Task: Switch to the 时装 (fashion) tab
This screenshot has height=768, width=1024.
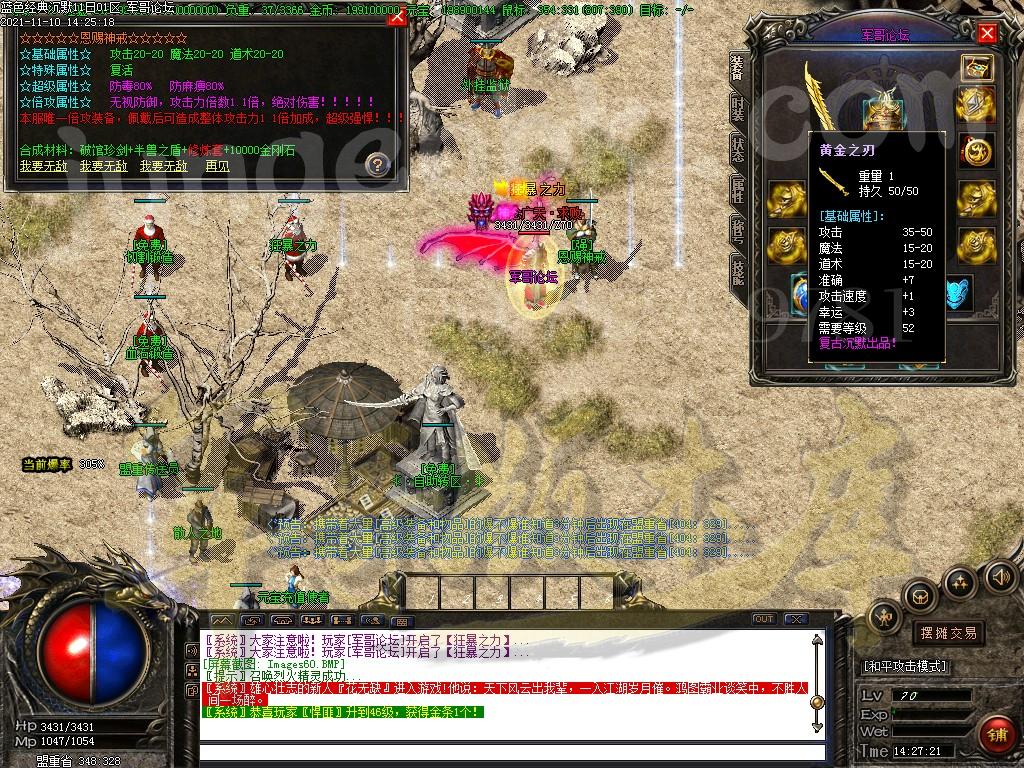Action: coord(738,108)
